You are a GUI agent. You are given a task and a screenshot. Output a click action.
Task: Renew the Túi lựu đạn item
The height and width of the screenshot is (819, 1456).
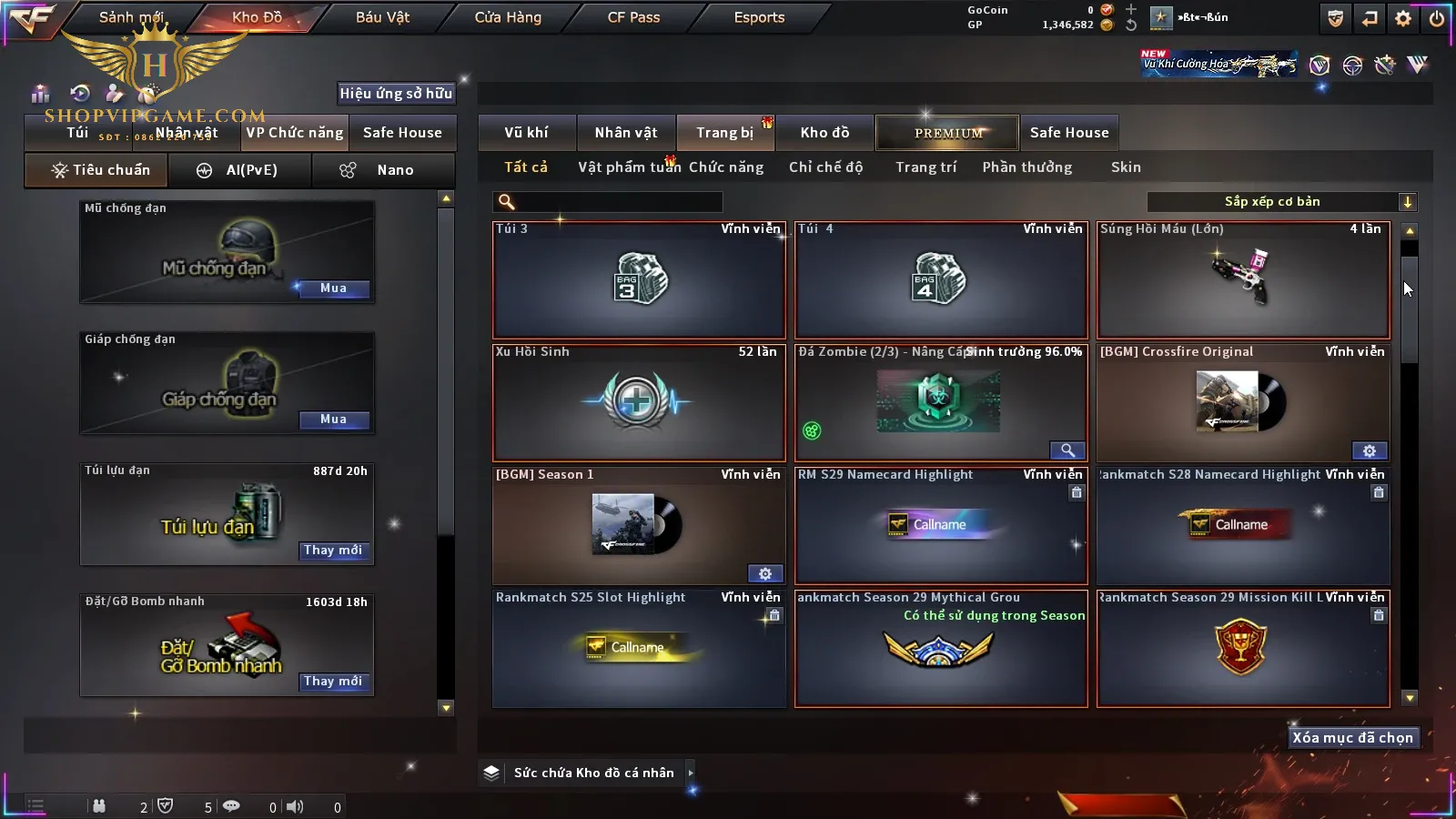coord(333,551)
